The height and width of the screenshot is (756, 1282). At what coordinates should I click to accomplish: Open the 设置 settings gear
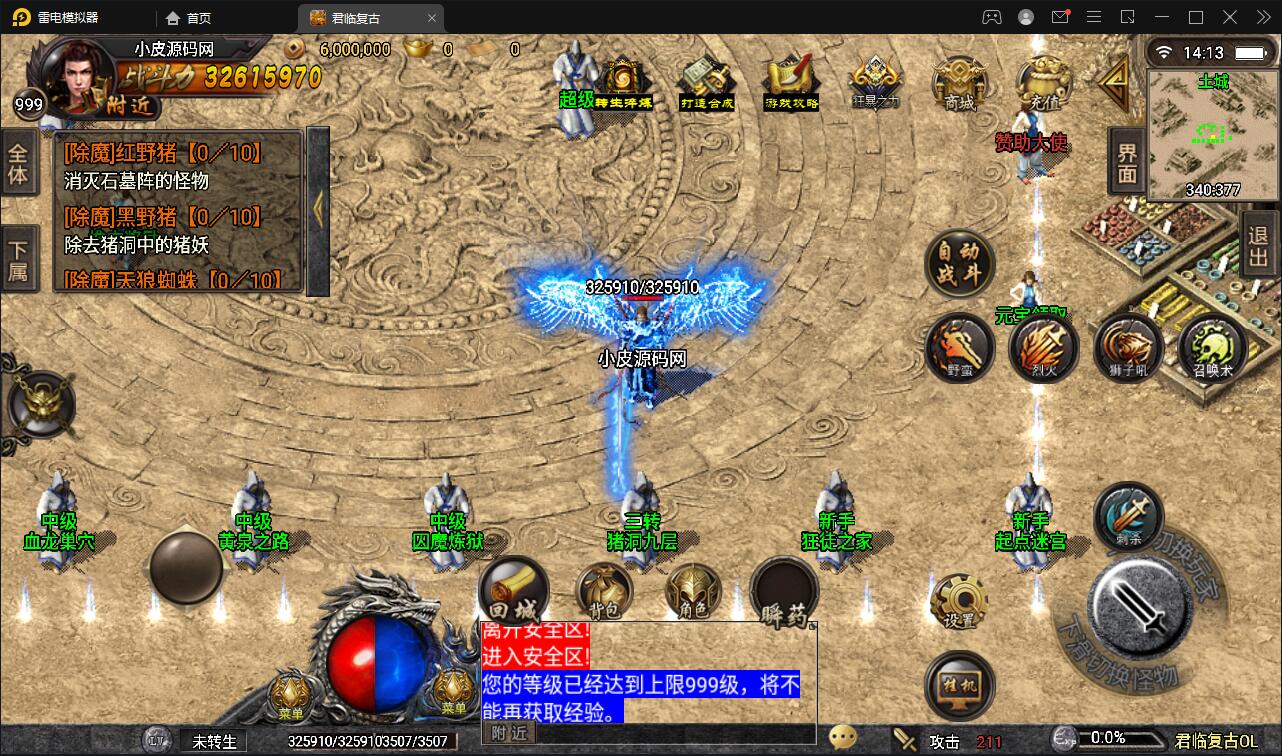(959, 600)
